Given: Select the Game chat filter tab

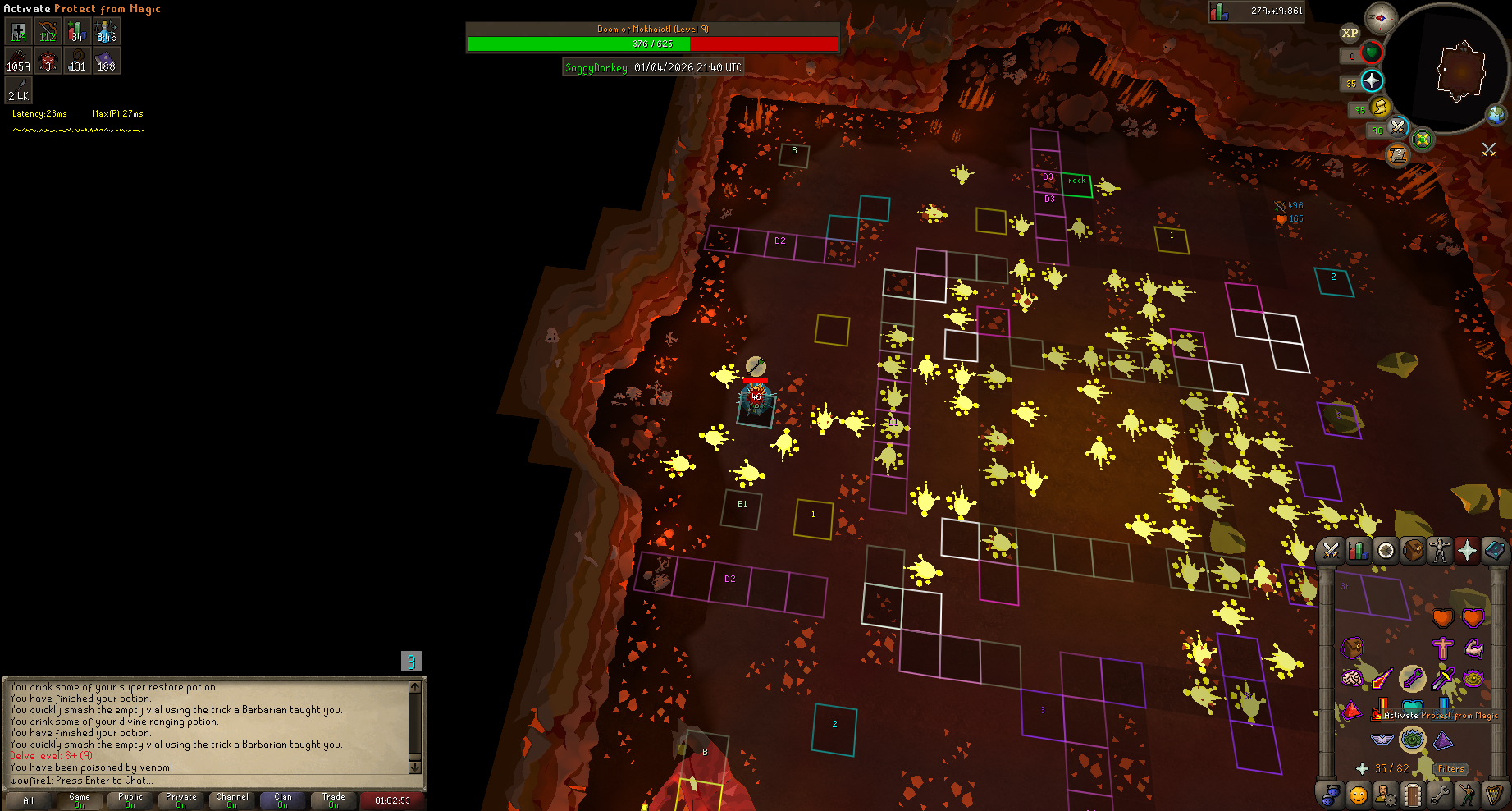Looking at the screenshot, I should click(x=80, y=800).
